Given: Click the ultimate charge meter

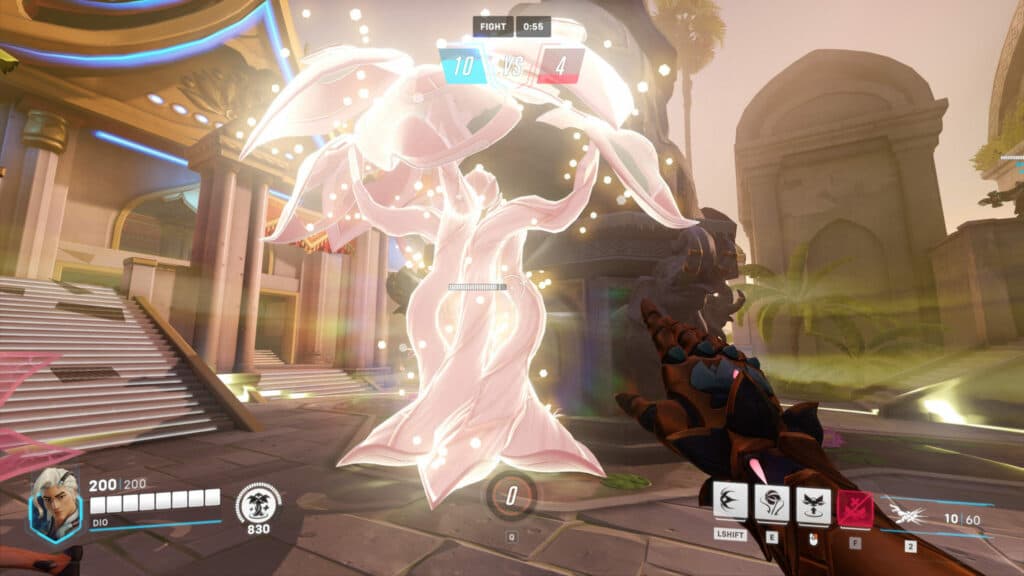Looking at the screenshot, I should 511,494.
